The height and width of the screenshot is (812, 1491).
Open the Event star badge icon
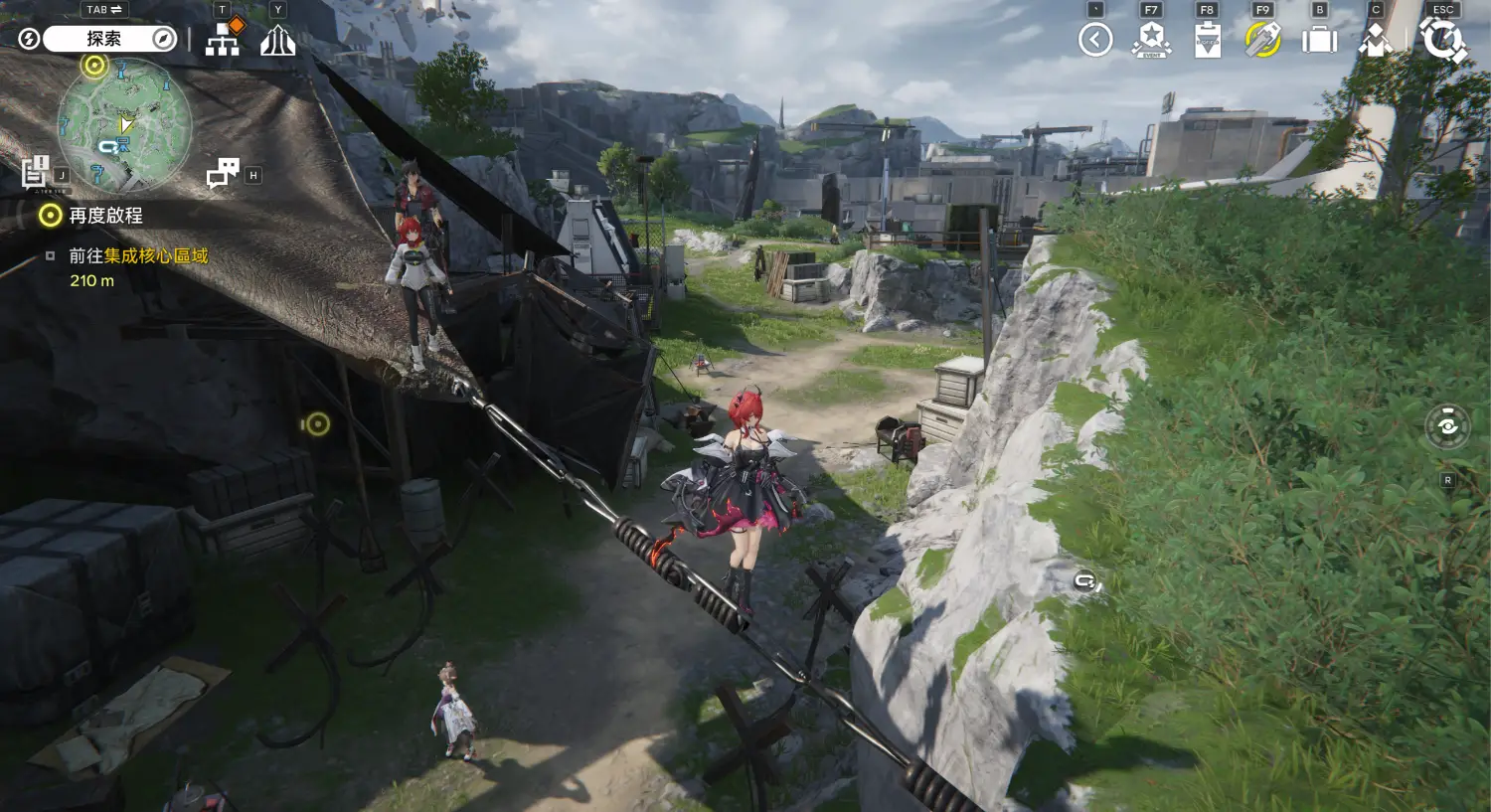pyautogui.click(x=1151, y=40)
